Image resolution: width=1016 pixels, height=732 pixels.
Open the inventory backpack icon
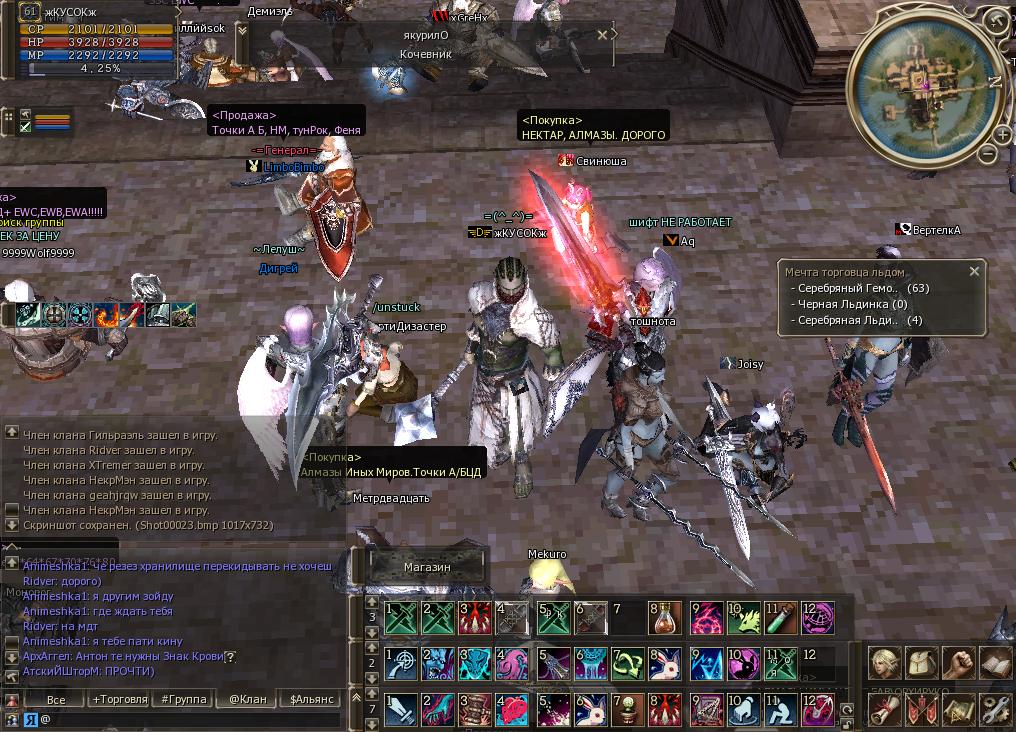[x=920, y=663]
